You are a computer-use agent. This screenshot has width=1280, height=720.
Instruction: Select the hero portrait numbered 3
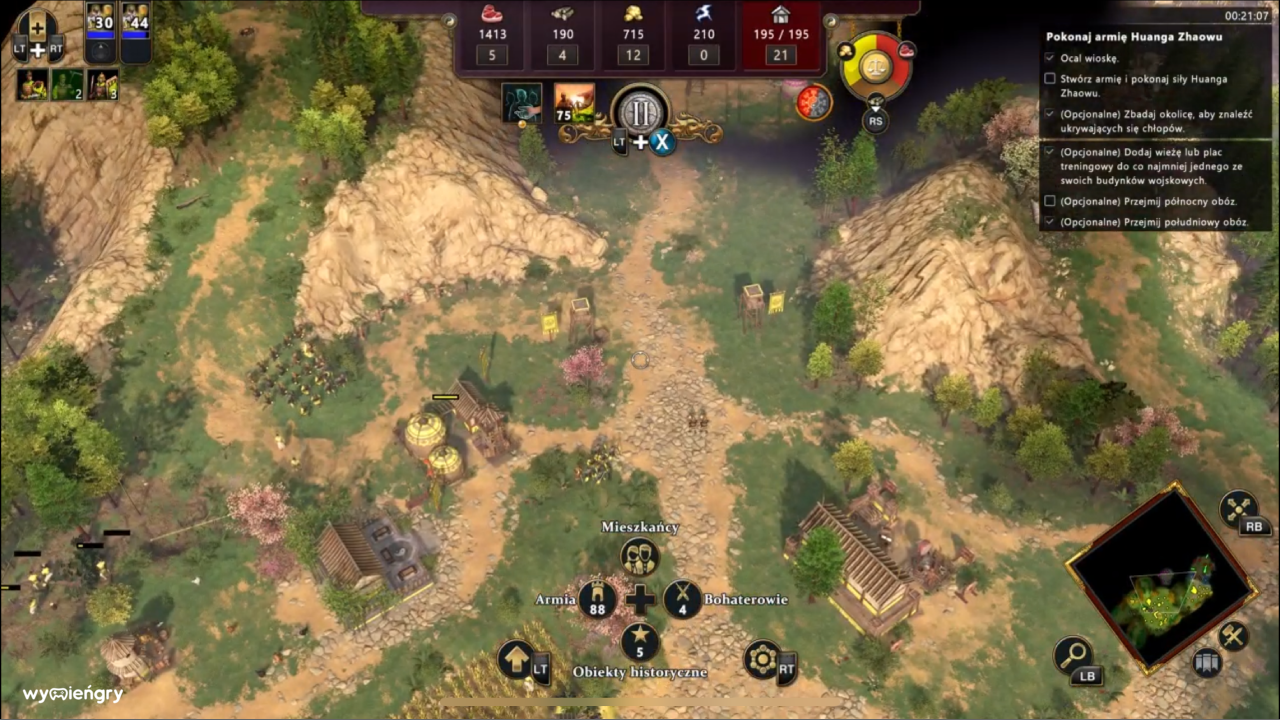(102, 84)
